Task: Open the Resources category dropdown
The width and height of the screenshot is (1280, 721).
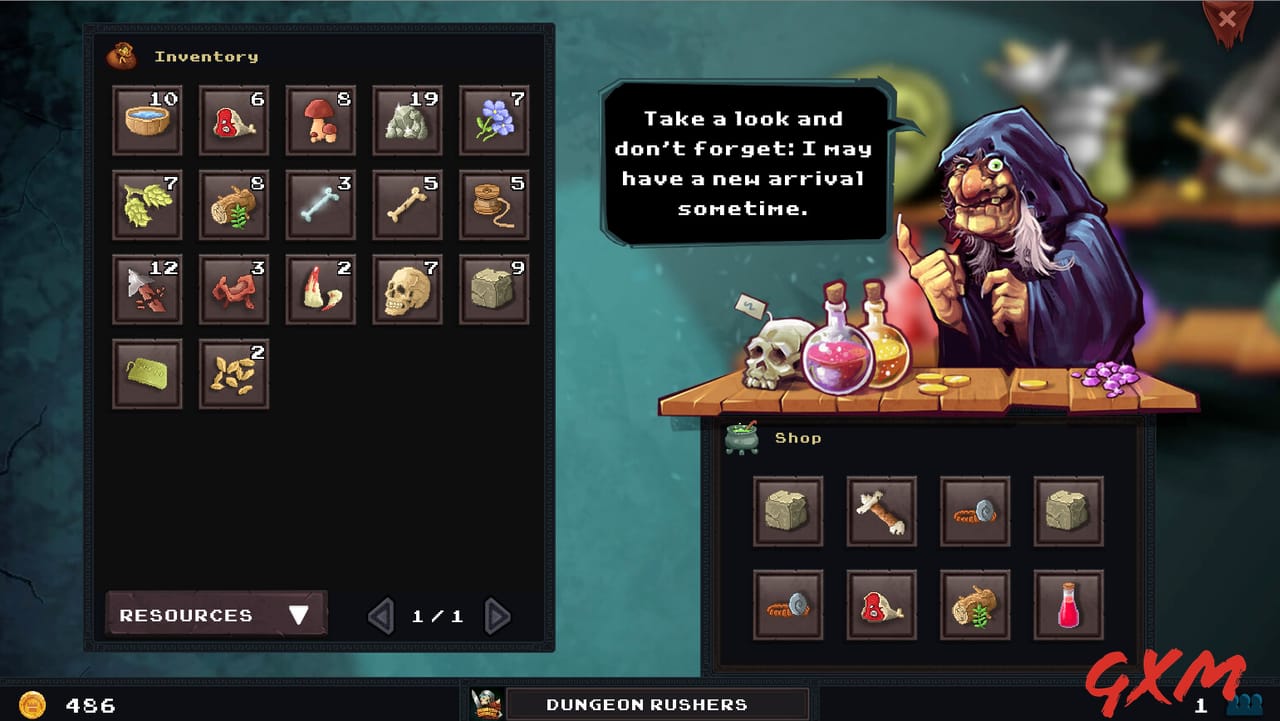Action: 213,614
